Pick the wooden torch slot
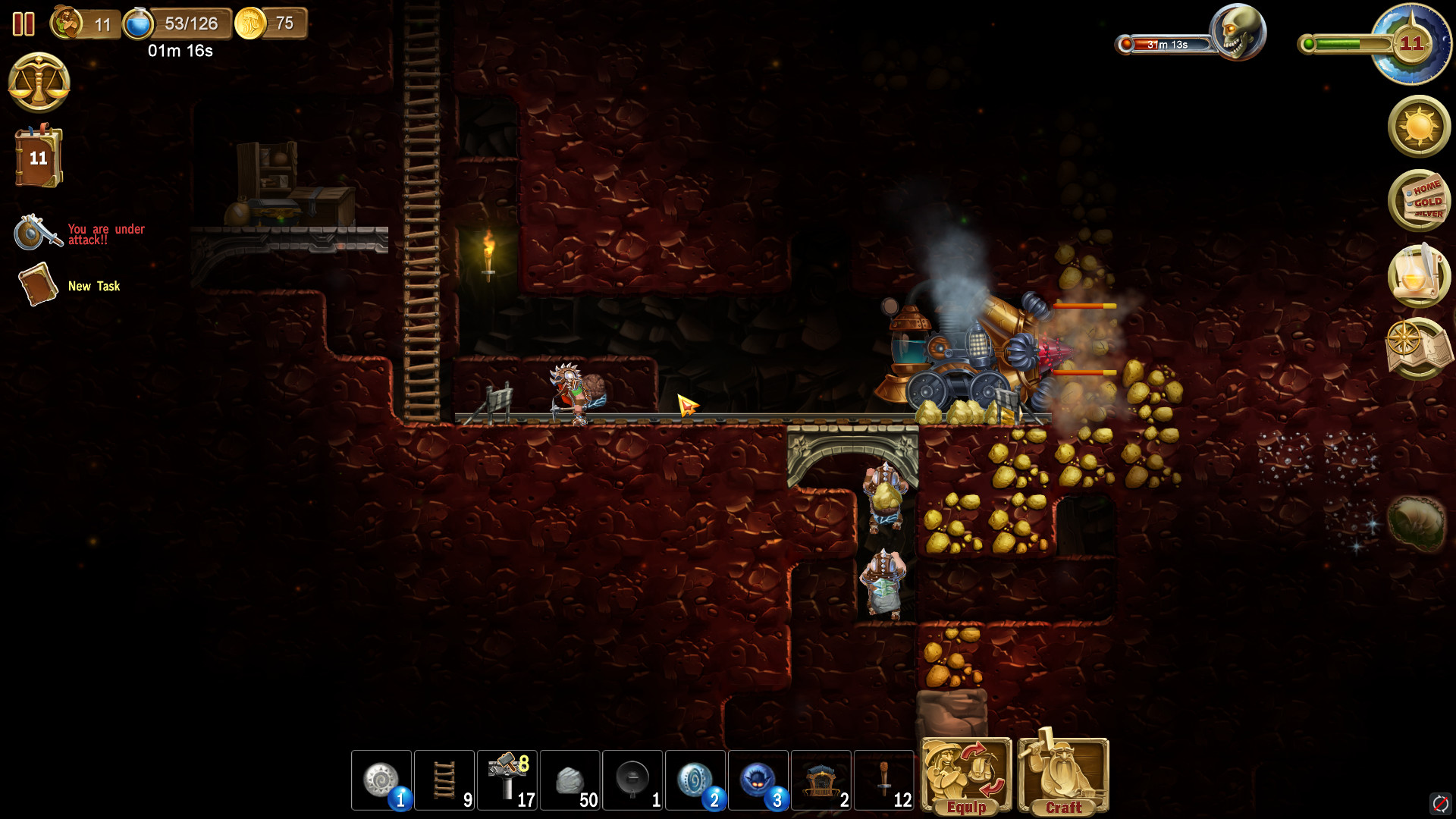 pos(884,780)
